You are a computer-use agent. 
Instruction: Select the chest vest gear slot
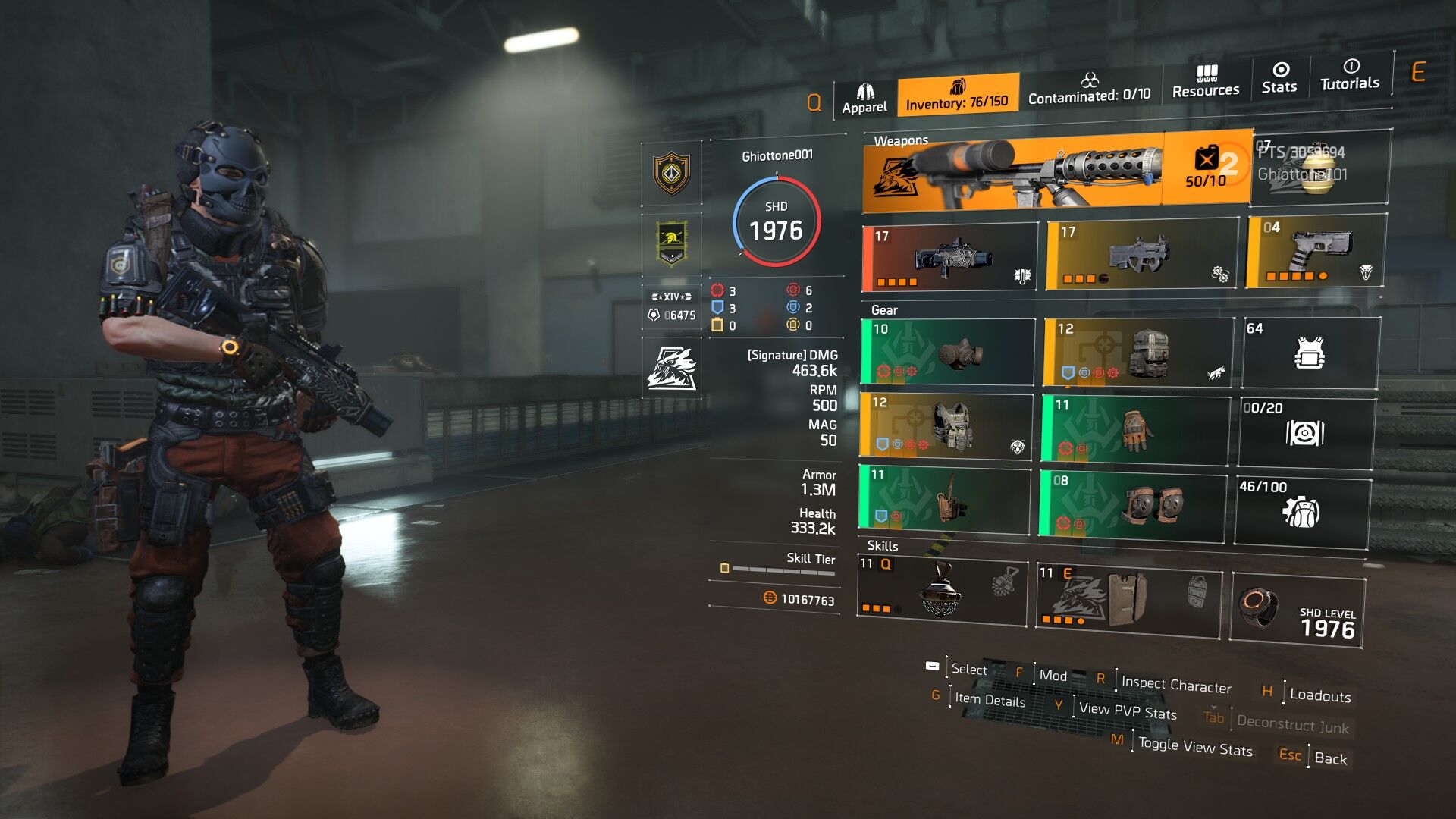946,426
